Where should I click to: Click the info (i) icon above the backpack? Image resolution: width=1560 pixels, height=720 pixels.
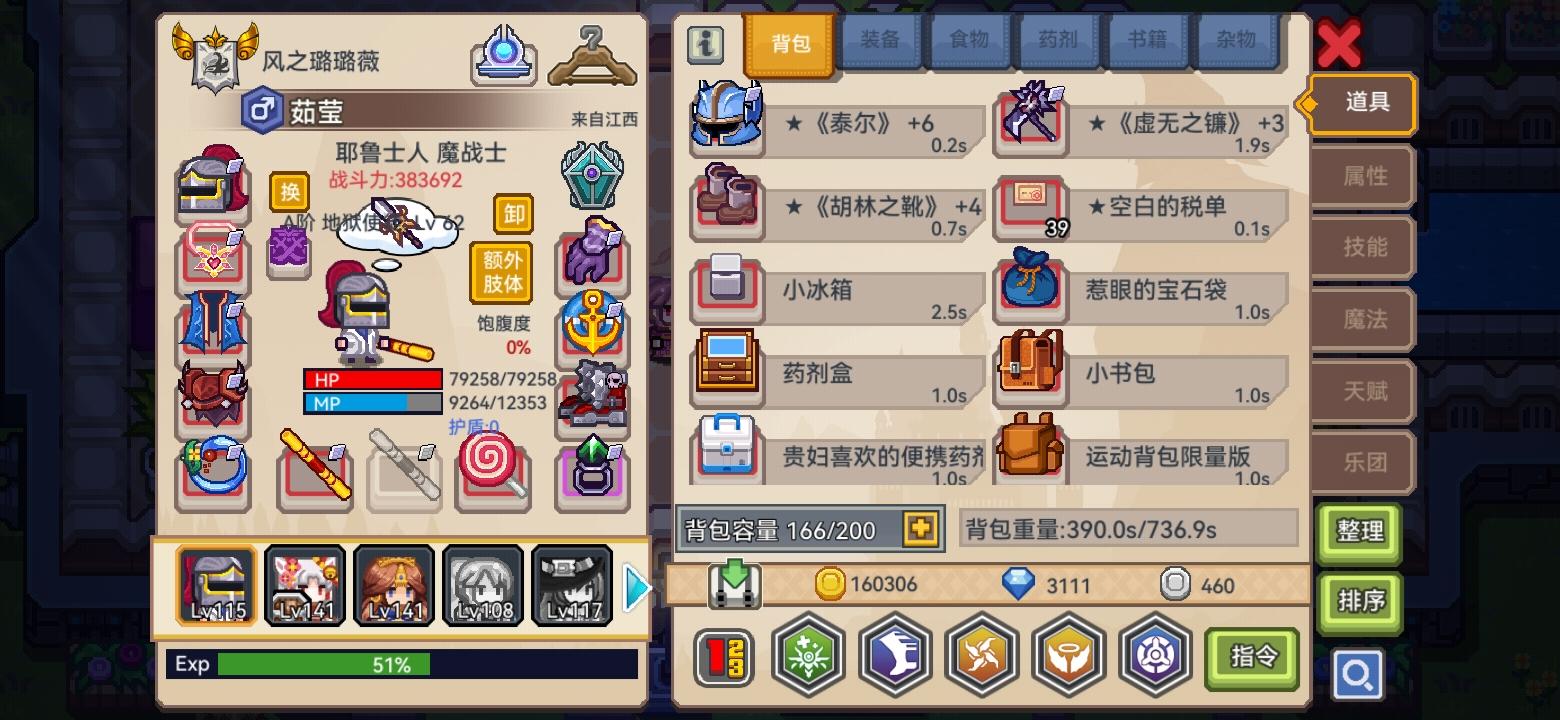click(x=704, y=44)
